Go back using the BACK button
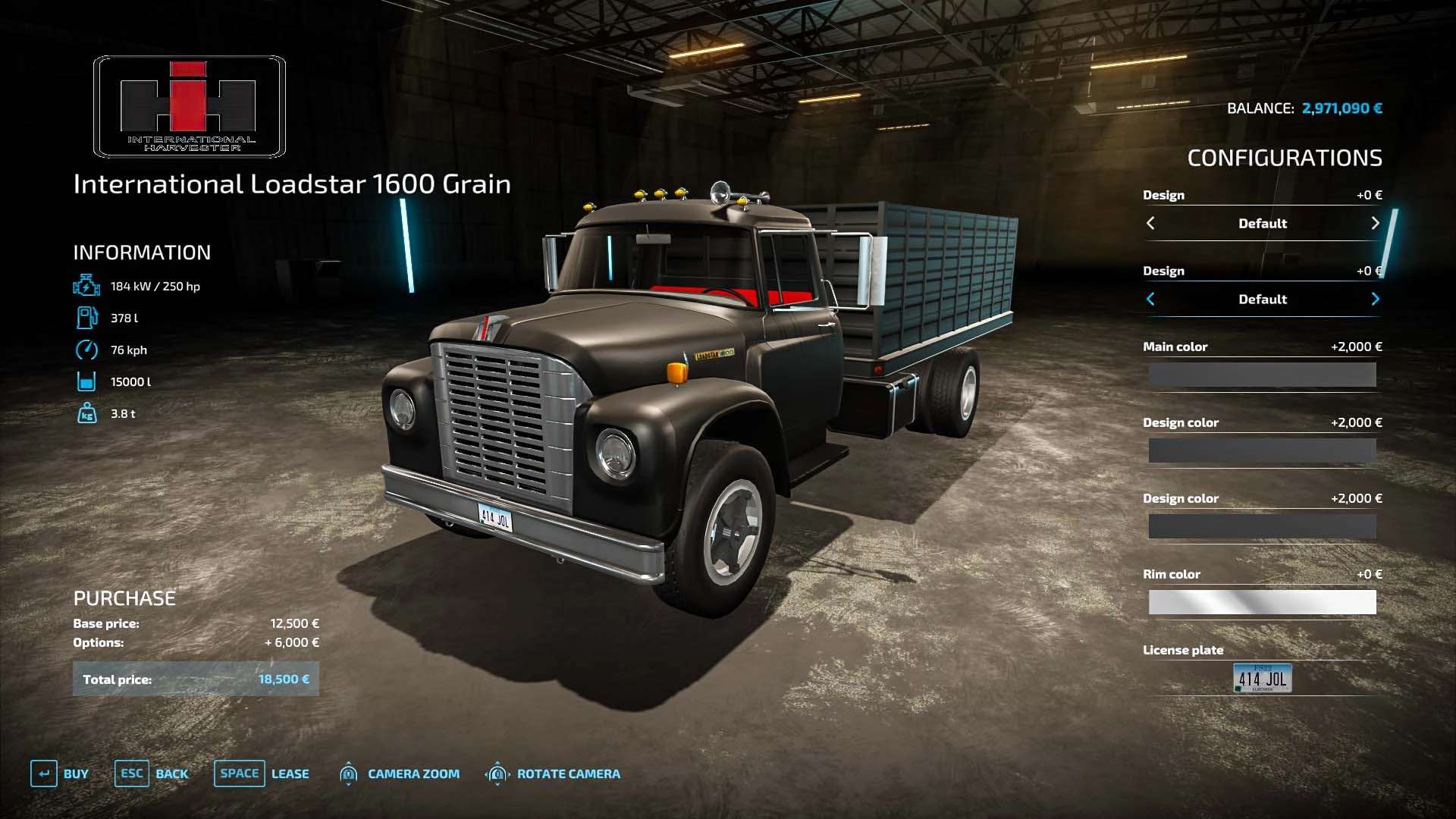1456x819 pixels. tap(152, 773)
